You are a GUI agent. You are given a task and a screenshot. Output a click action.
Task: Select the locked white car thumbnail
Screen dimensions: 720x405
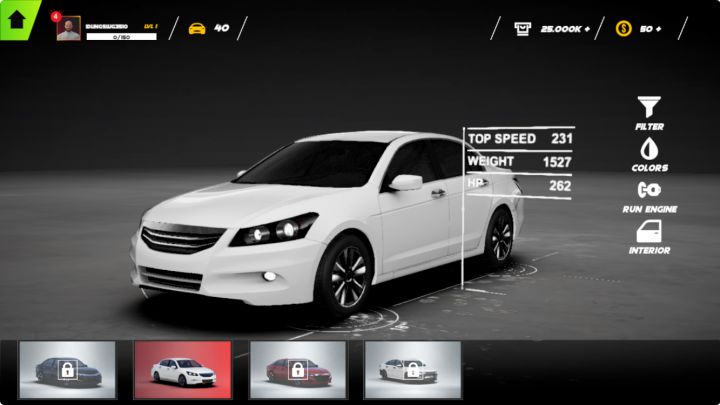[x=412, y=370]
